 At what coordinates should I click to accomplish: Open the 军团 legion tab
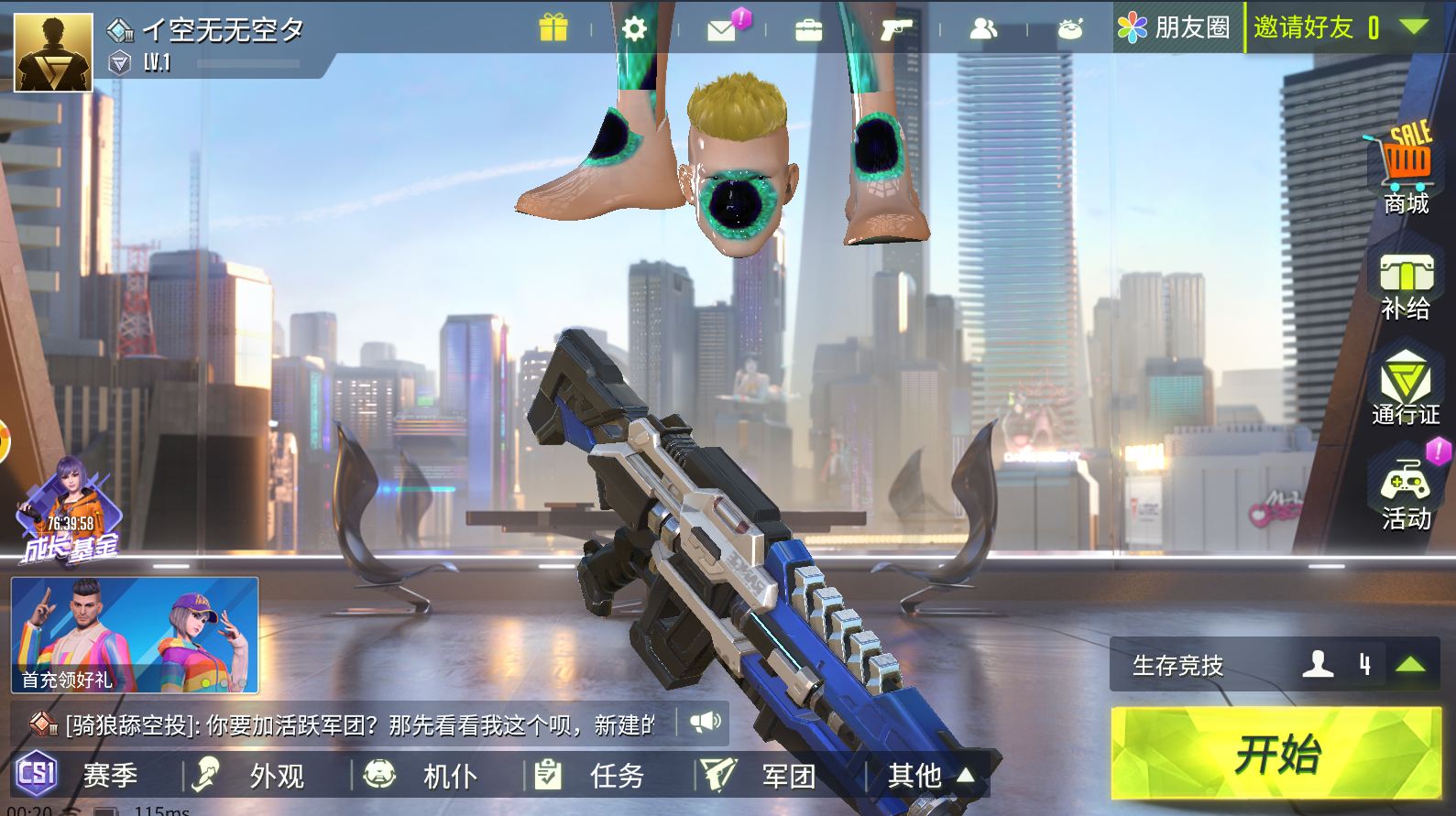[770, 776]
